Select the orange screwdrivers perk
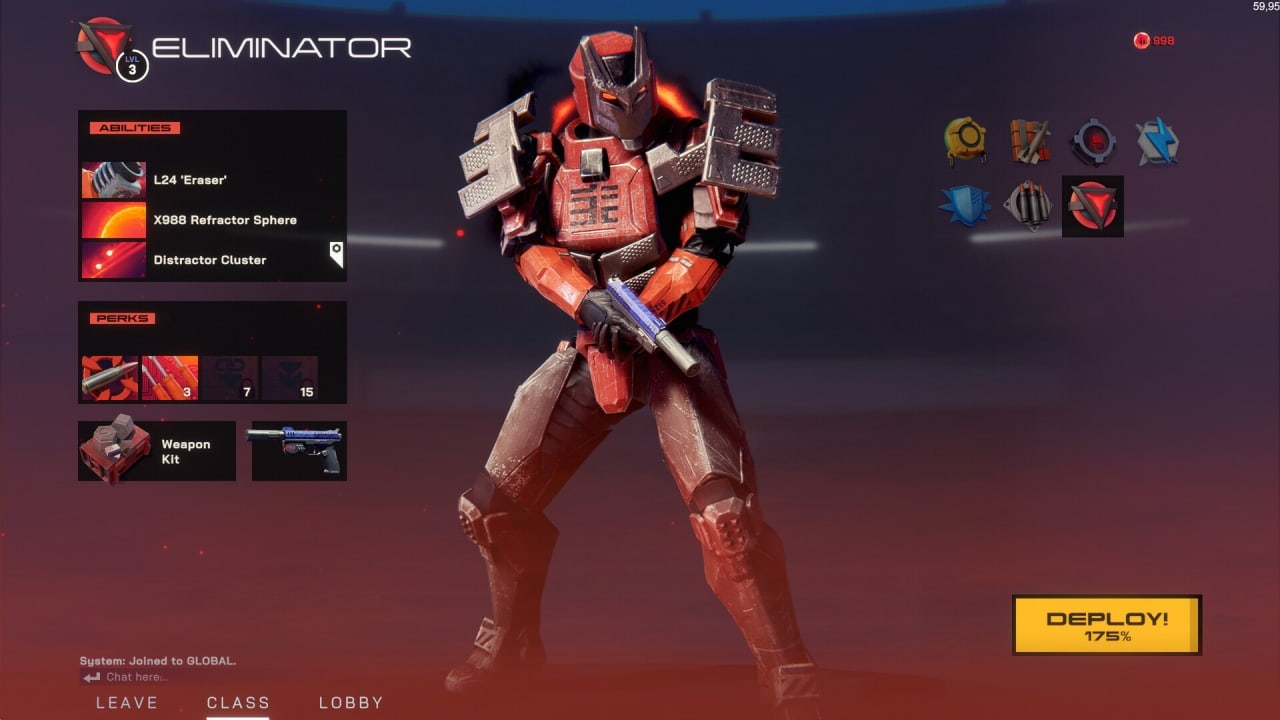Screen dimensions: 1280x720 169,378
